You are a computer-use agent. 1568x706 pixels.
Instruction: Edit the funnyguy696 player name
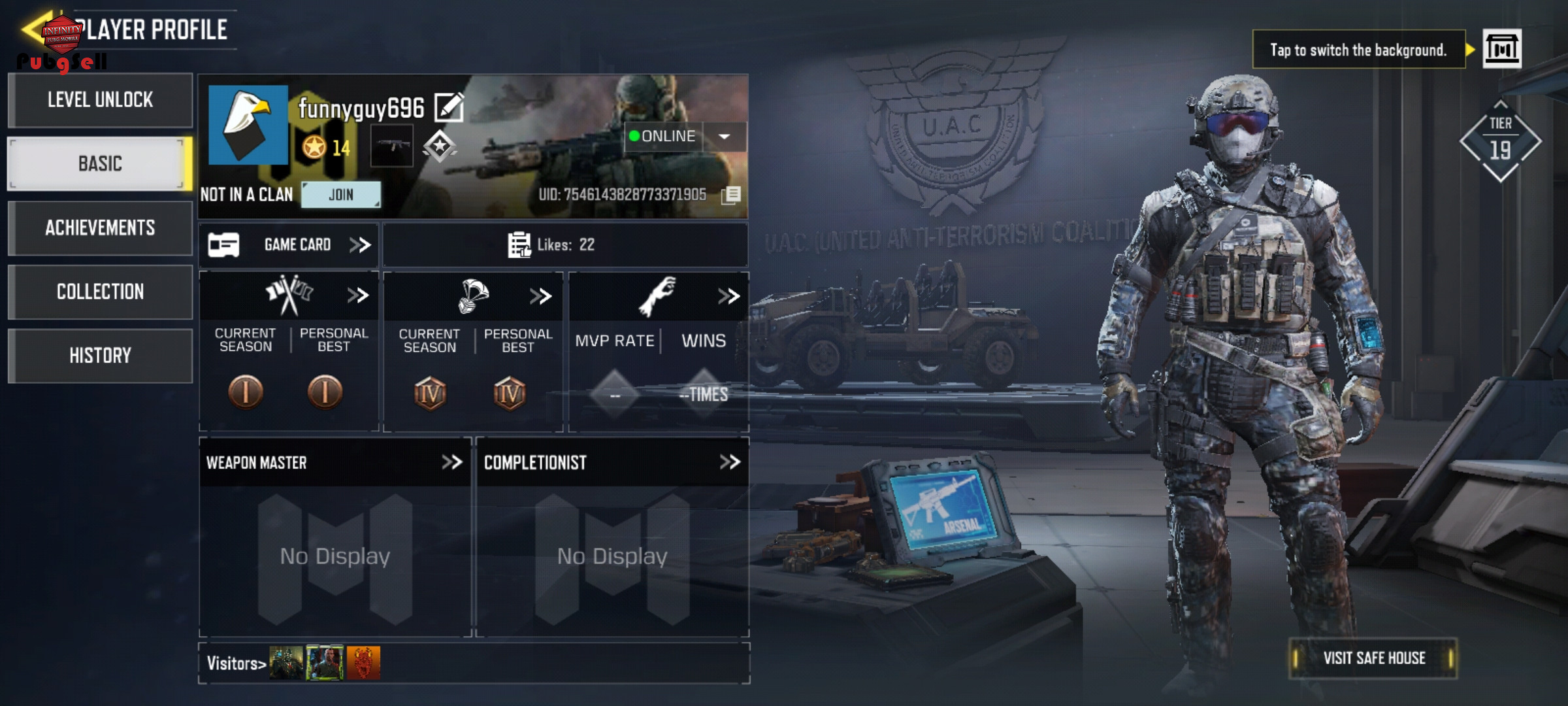[x=449, y=108]
